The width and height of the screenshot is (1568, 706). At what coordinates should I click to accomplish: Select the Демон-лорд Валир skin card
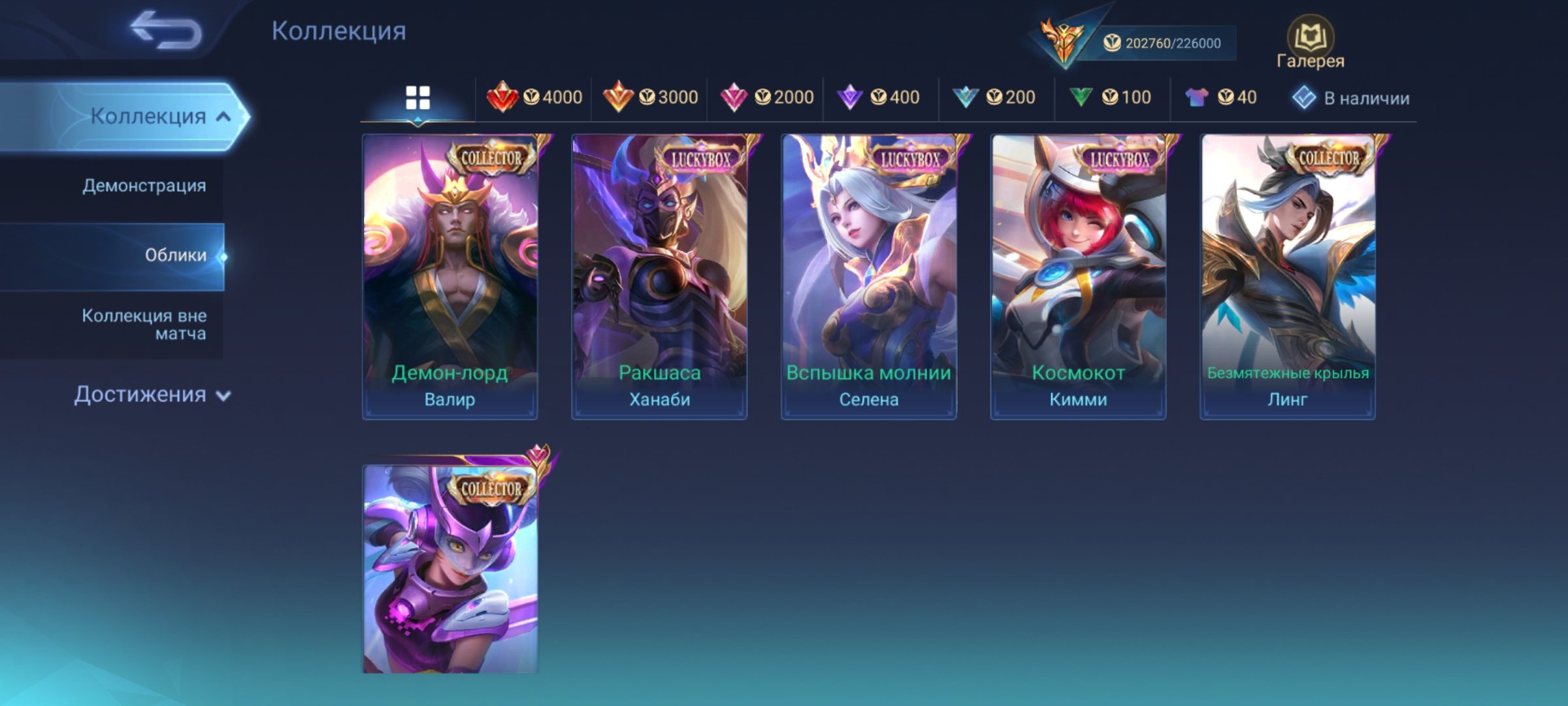point(450,277)
